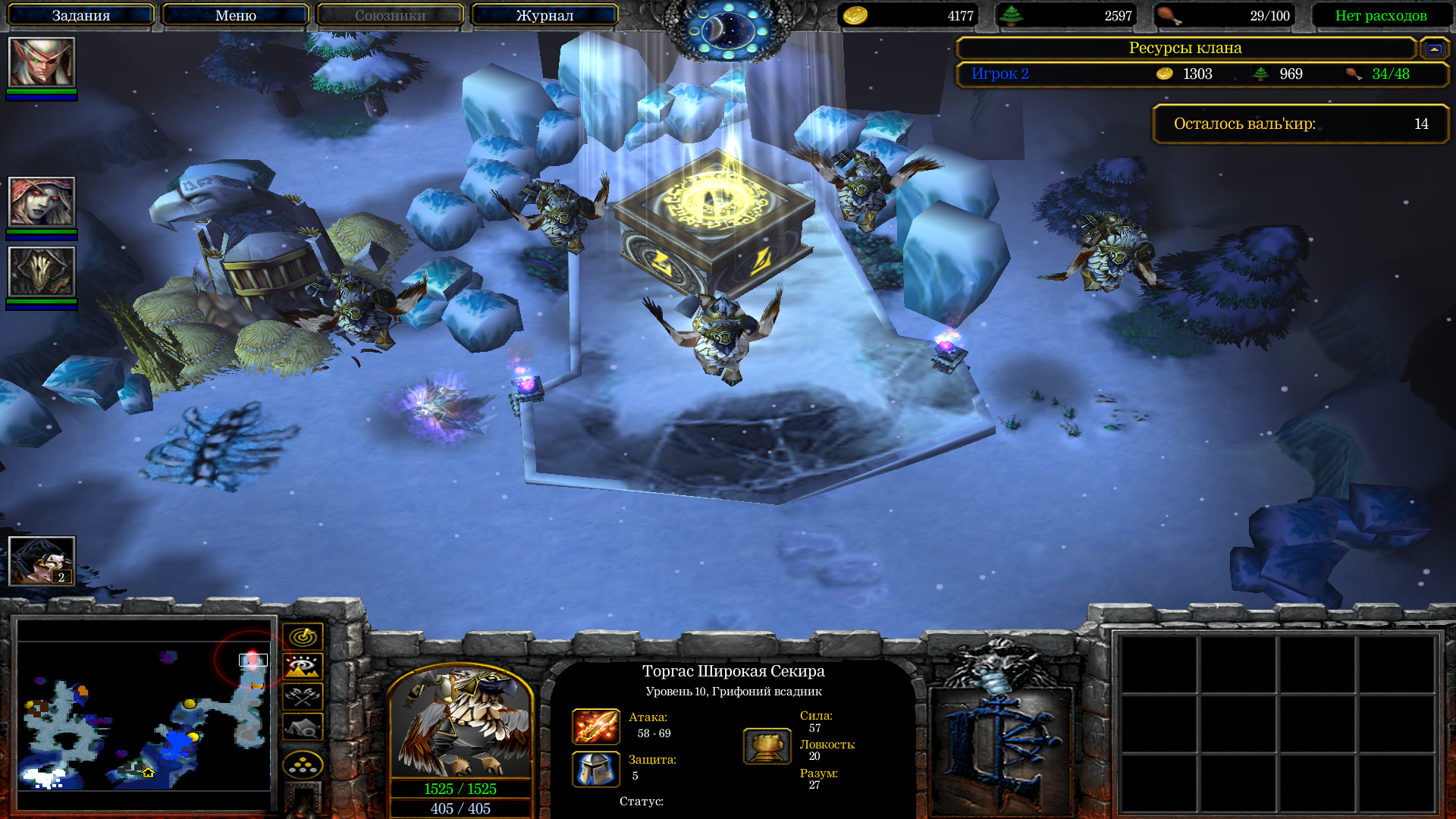This screenshot has width=1456, height=819.
Task: Select the eyepatch elf hero portrait
Action: point(42,62)
